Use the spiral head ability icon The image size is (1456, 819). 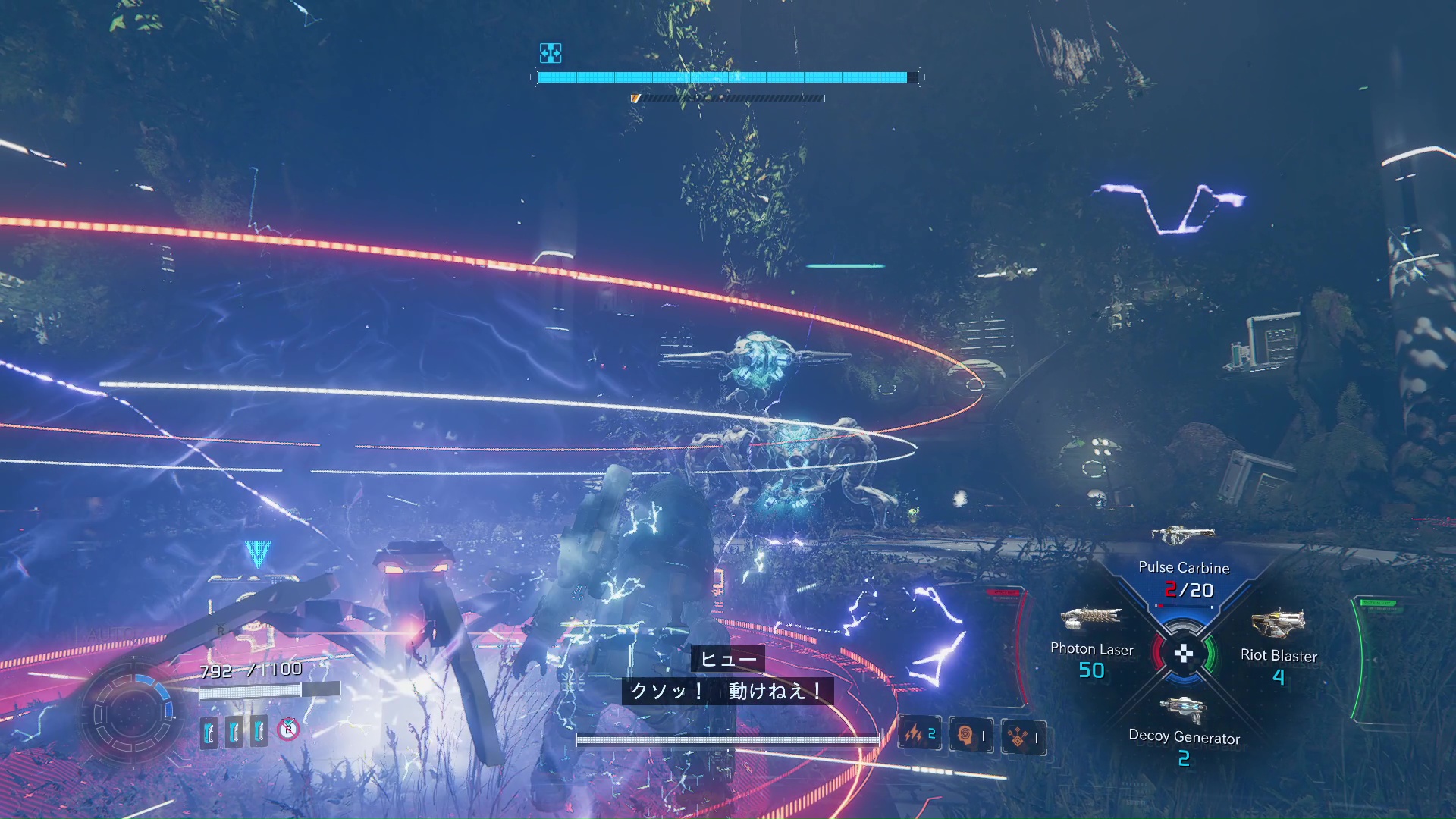tap(970, 735)
